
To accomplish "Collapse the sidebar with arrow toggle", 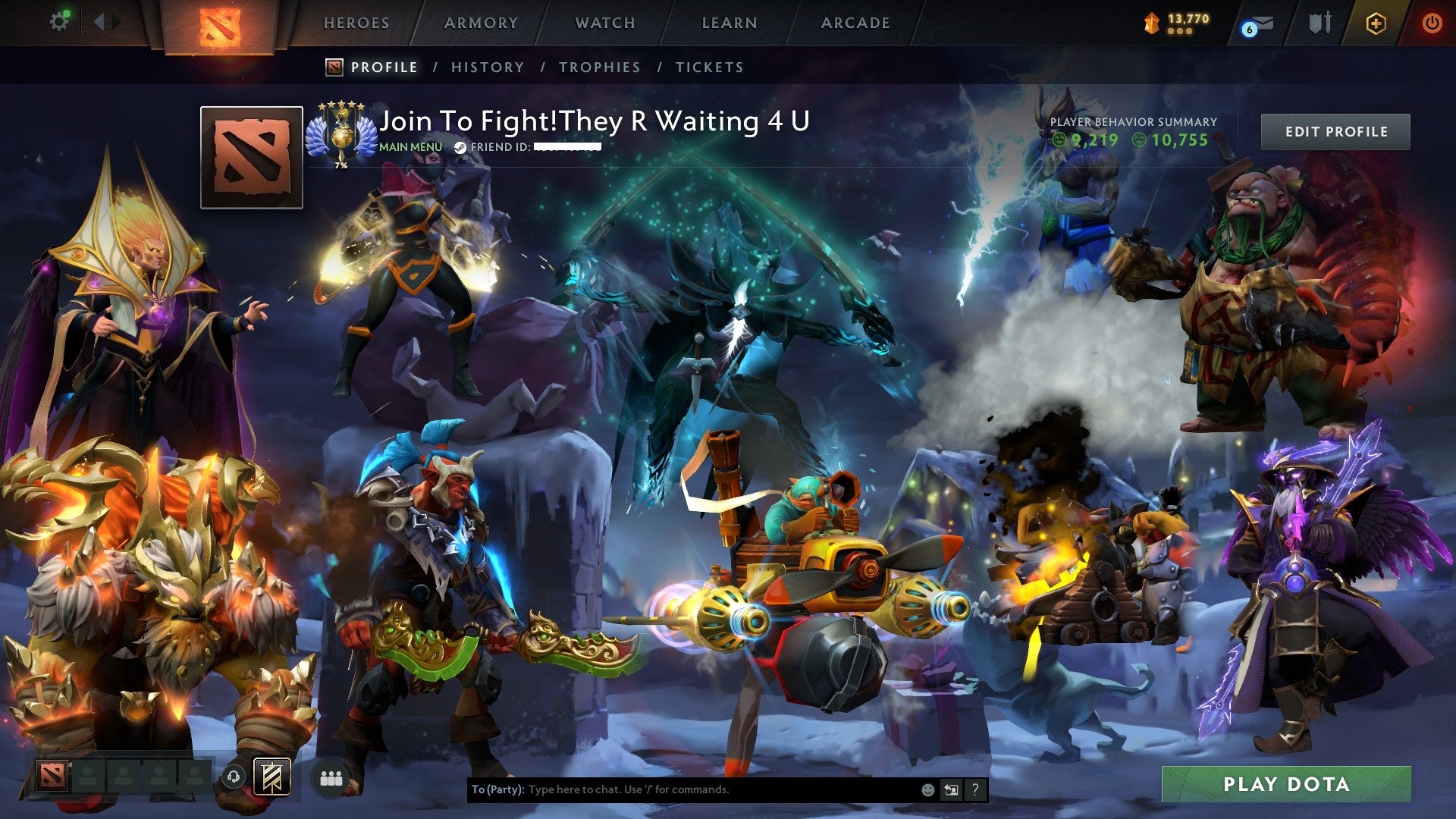I will pos(99,22).
